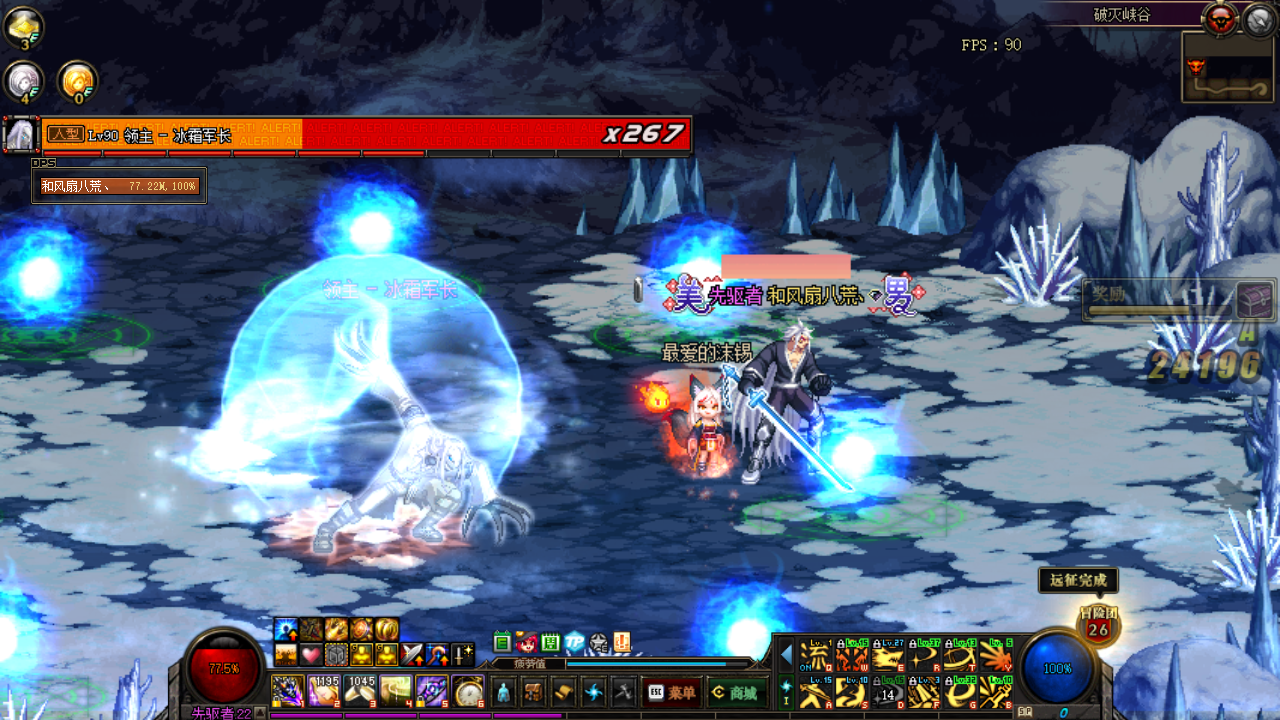This screenshot has height=720, width=1280.
Task: Click the blue arrow beside the skill bar
Action: coord(787,656)
